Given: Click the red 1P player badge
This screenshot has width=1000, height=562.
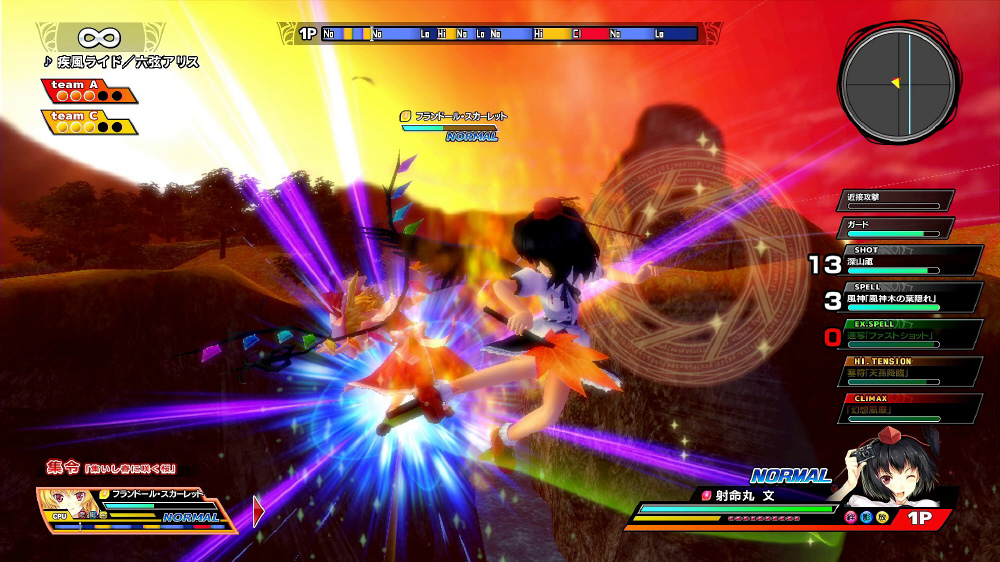Looking at the screenshot, I should point(925,518).
